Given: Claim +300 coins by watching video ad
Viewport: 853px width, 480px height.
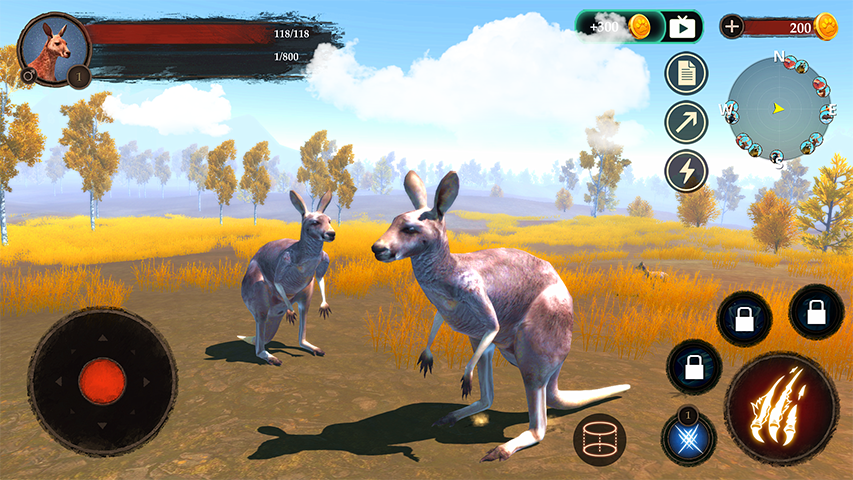Looking at the screenshot, I should click(640, 27).
